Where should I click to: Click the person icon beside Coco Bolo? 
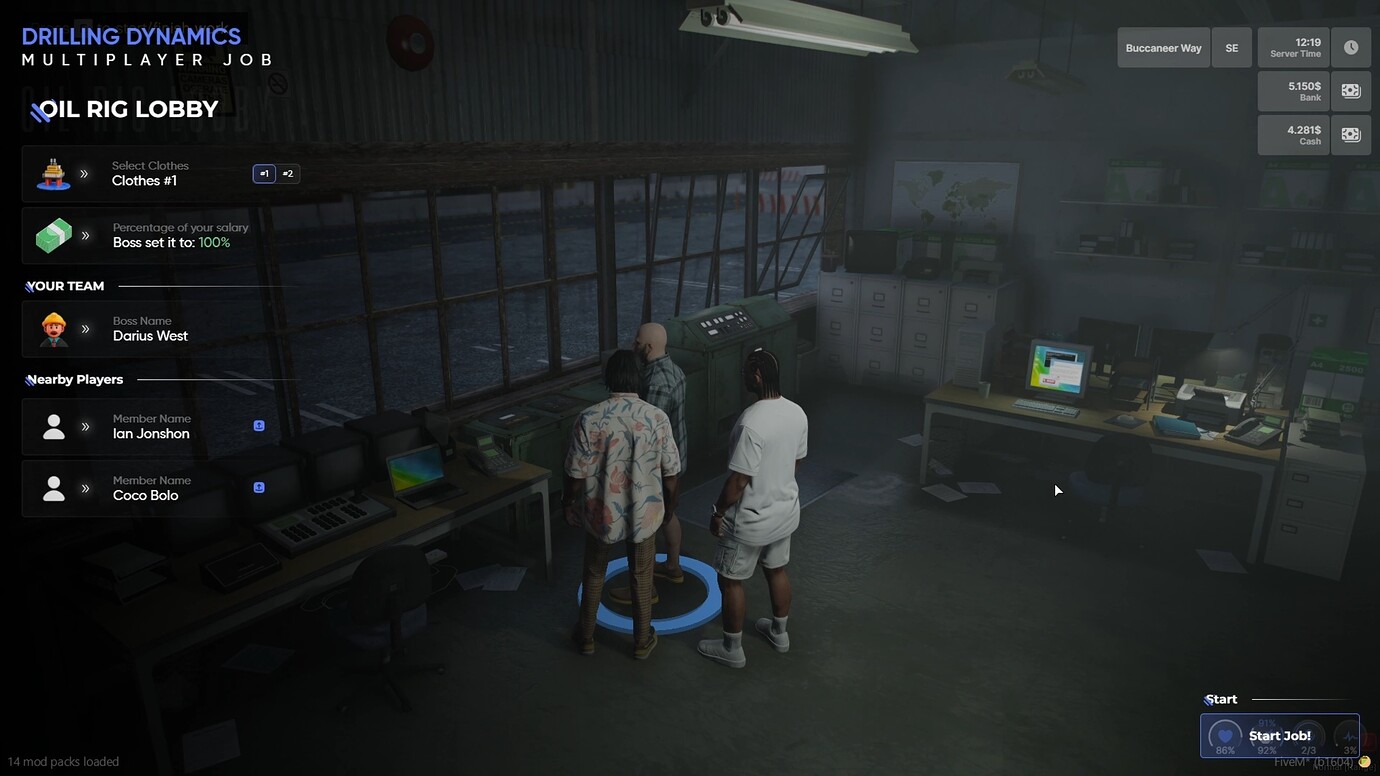click(x=54, y=488)
